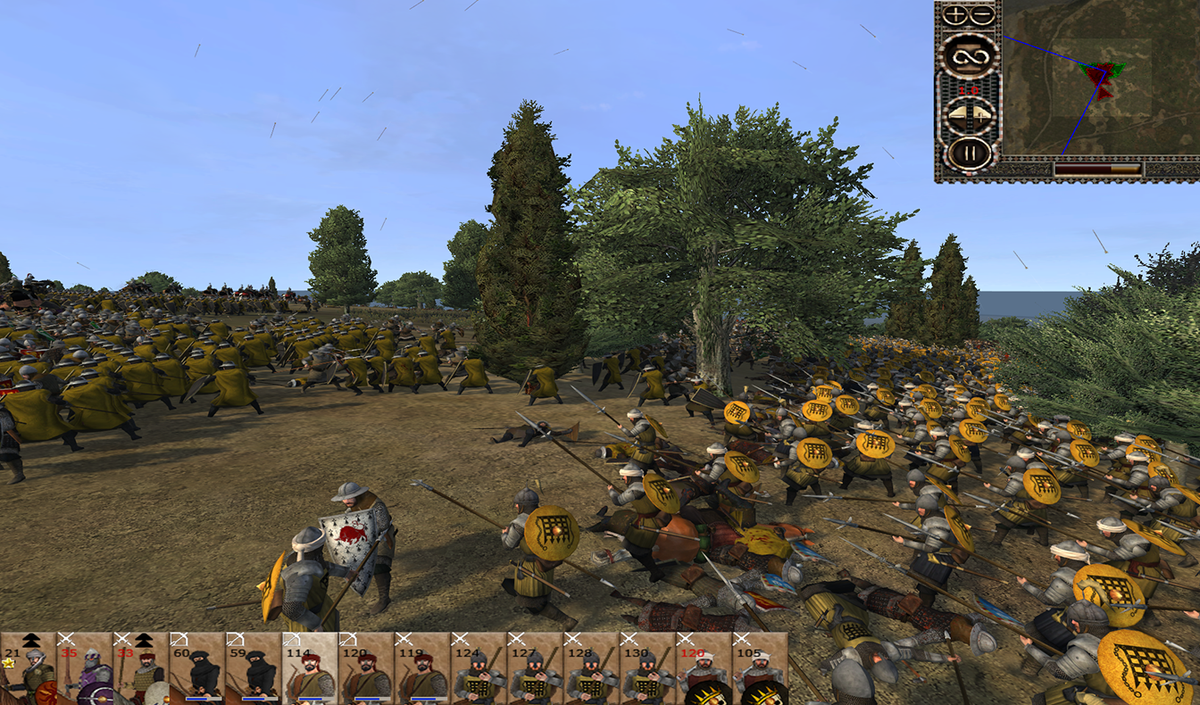Select the archer unit card with 119 men
1200x705 pixels.
tap(421, 668)
